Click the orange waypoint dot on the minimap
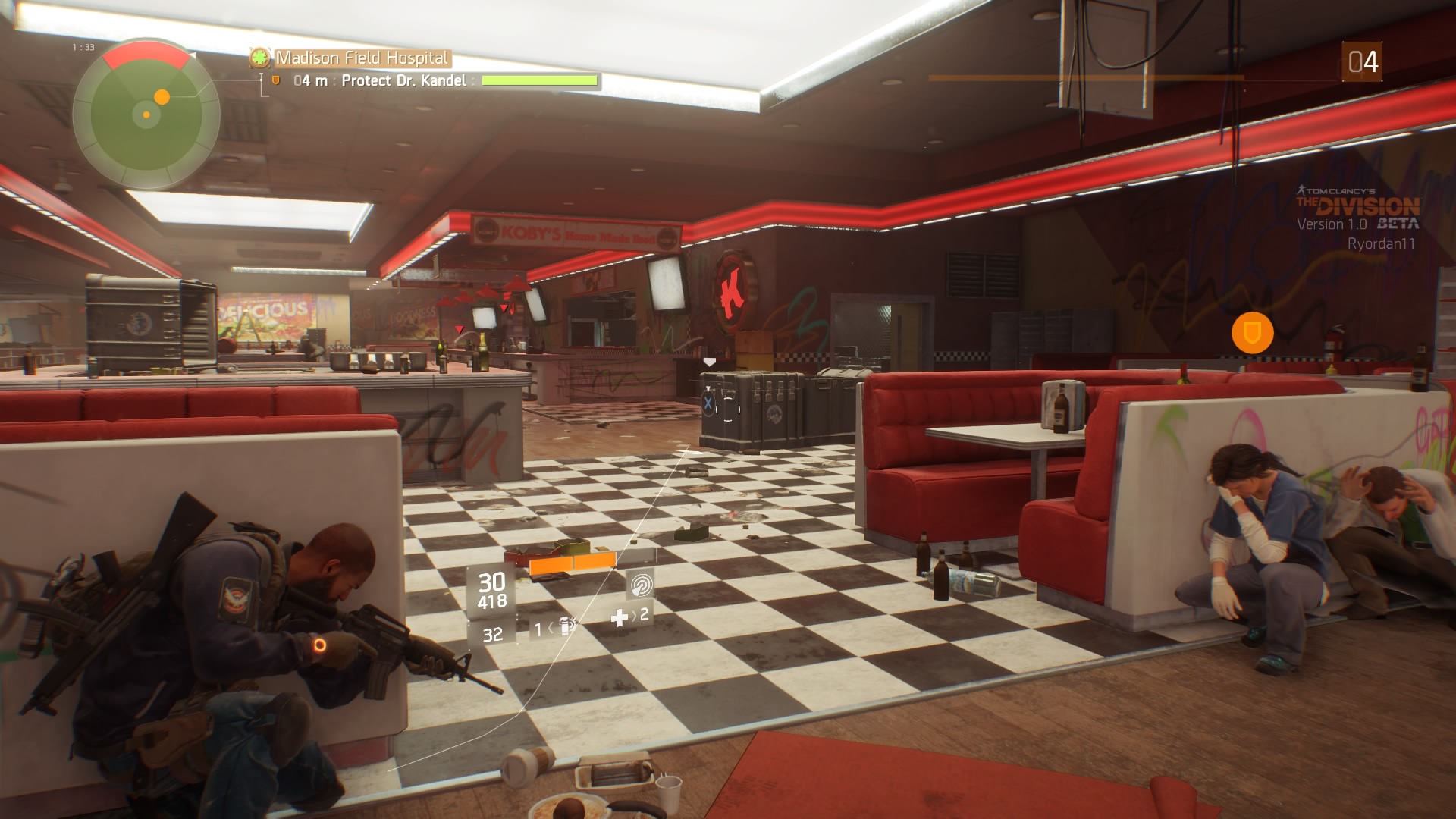 coord(162,97)
